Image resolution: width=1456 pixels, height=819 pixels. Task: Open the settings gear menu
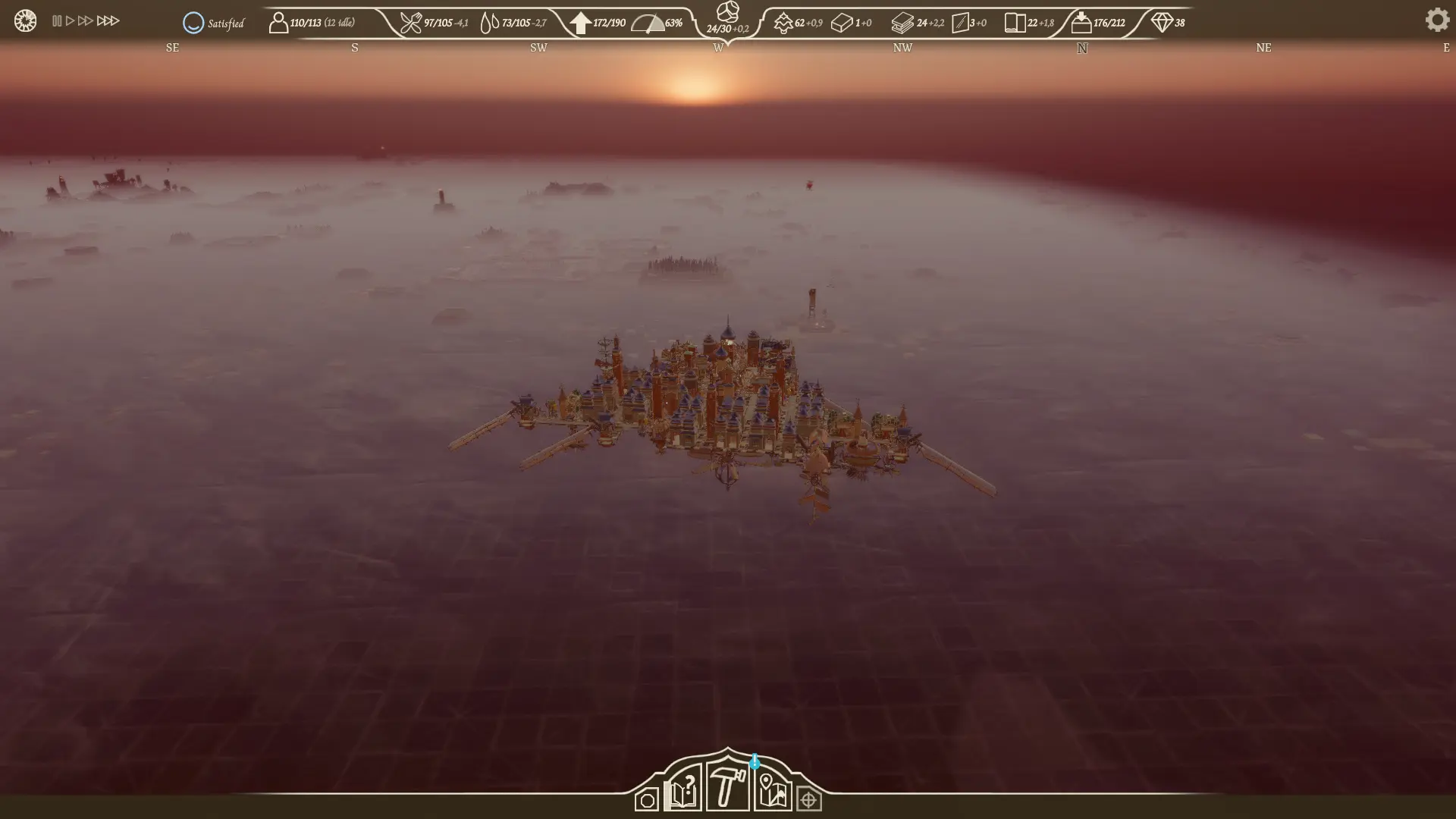coord(1436,20)
